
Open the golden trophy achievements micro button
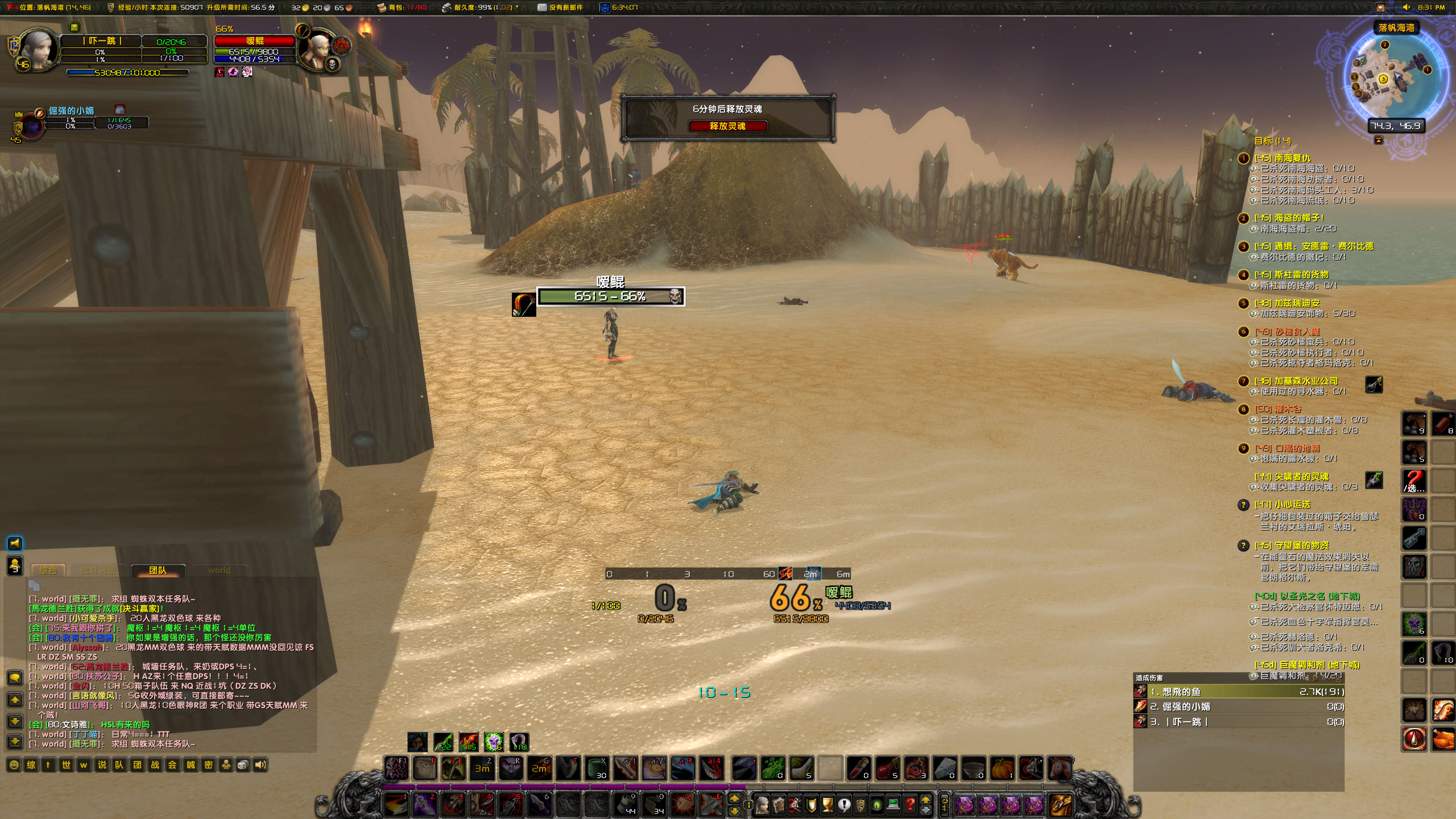click(x=828, y=805)
